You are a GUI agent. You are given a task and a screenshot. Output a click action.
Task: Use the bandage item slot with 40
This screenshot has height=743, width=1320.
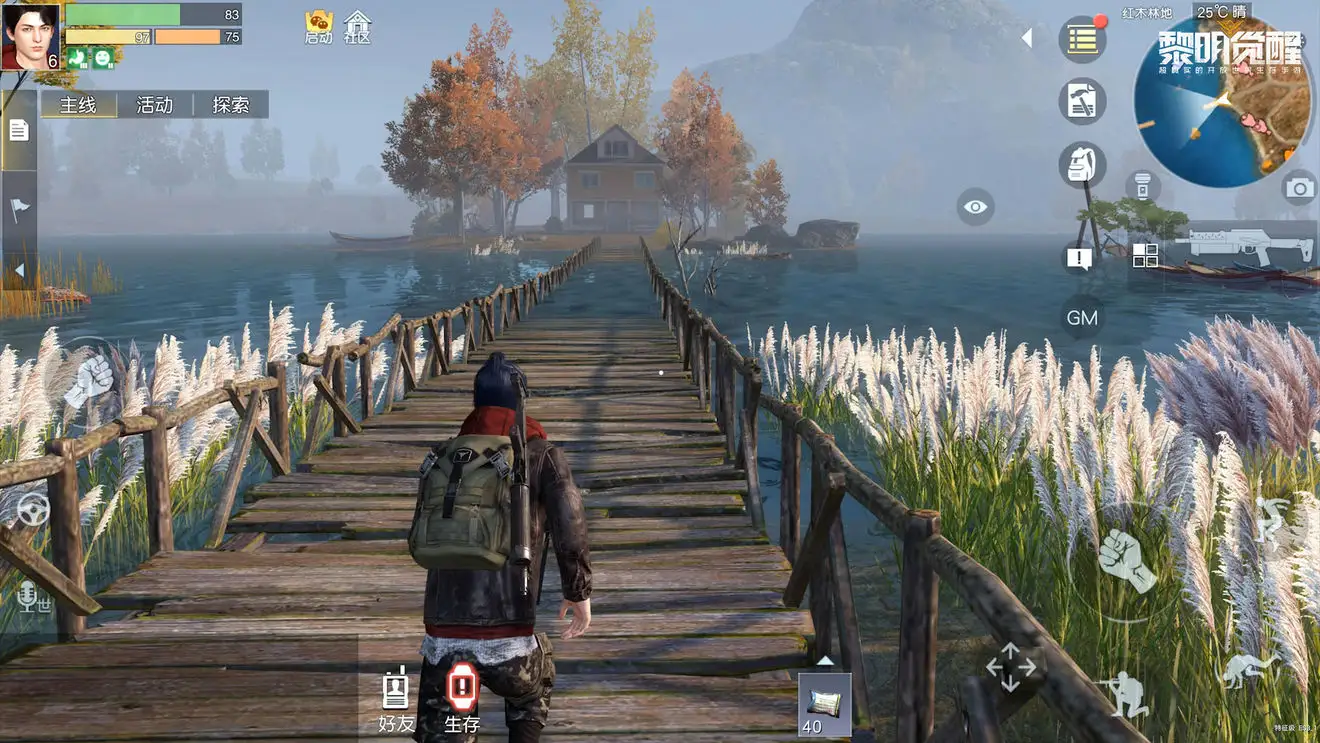pos(824,704)
